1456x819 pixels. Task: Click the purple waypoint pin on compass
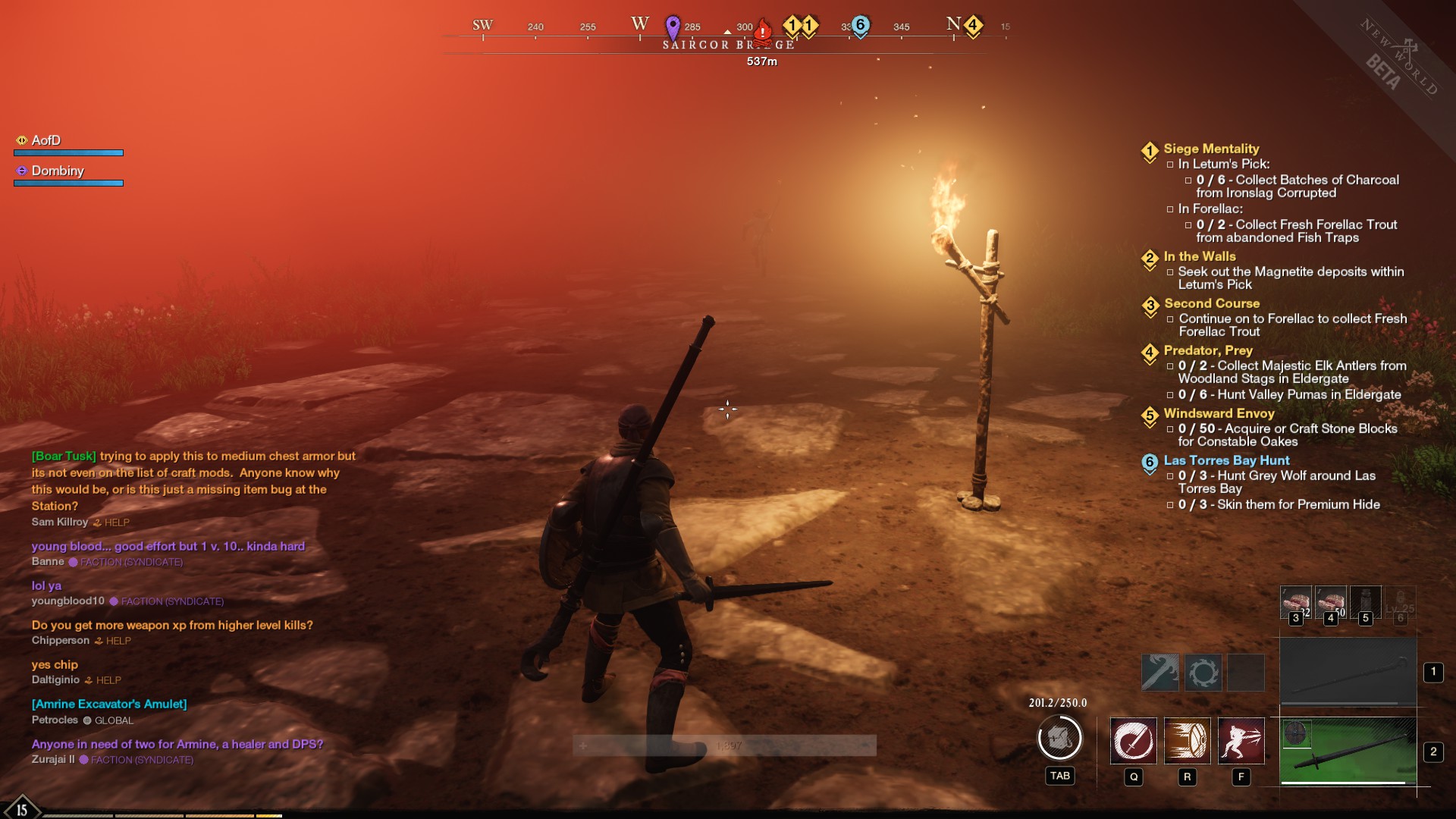click(x=673, y=28)
